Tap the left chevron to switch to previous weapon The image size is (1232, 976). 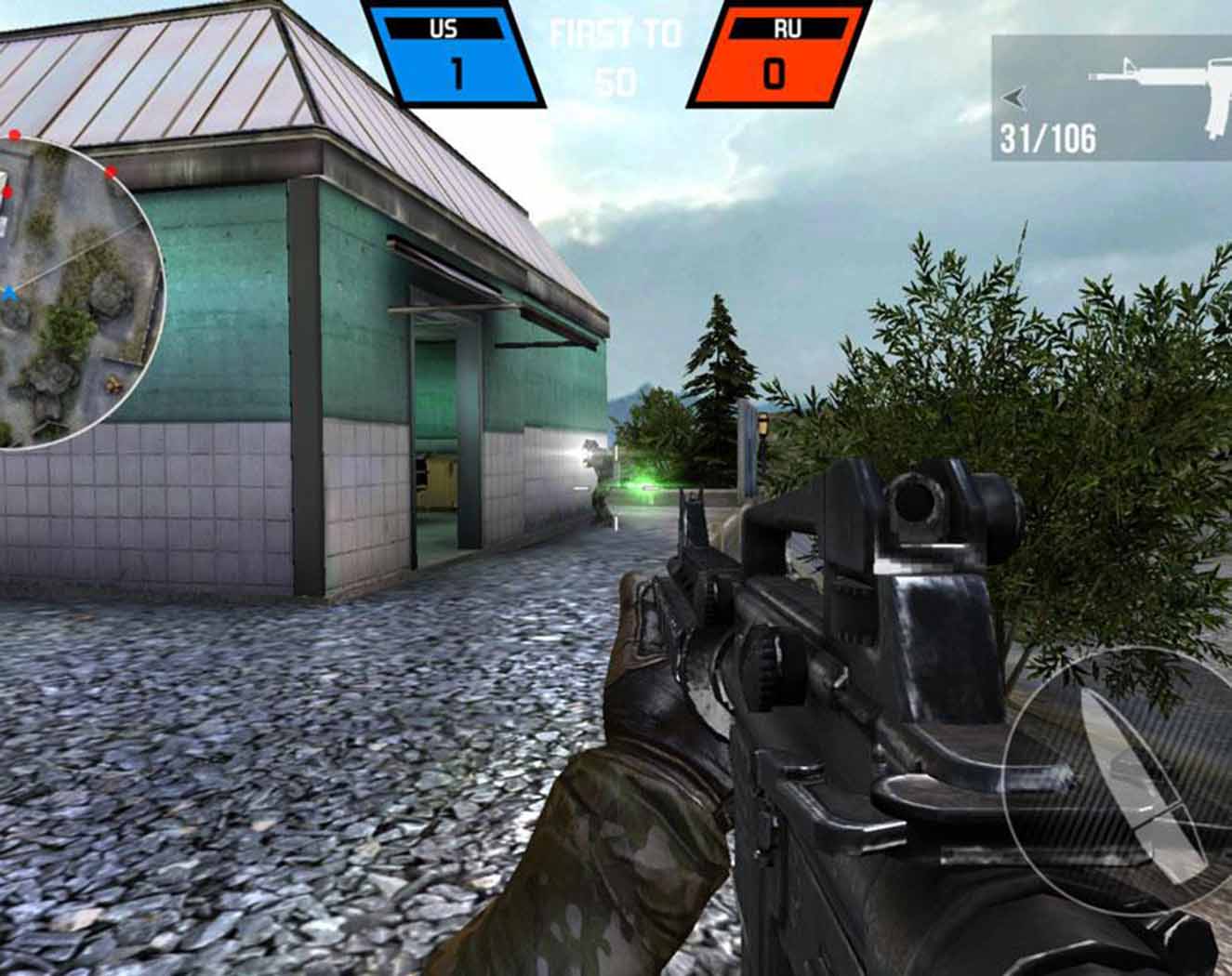1013,98
